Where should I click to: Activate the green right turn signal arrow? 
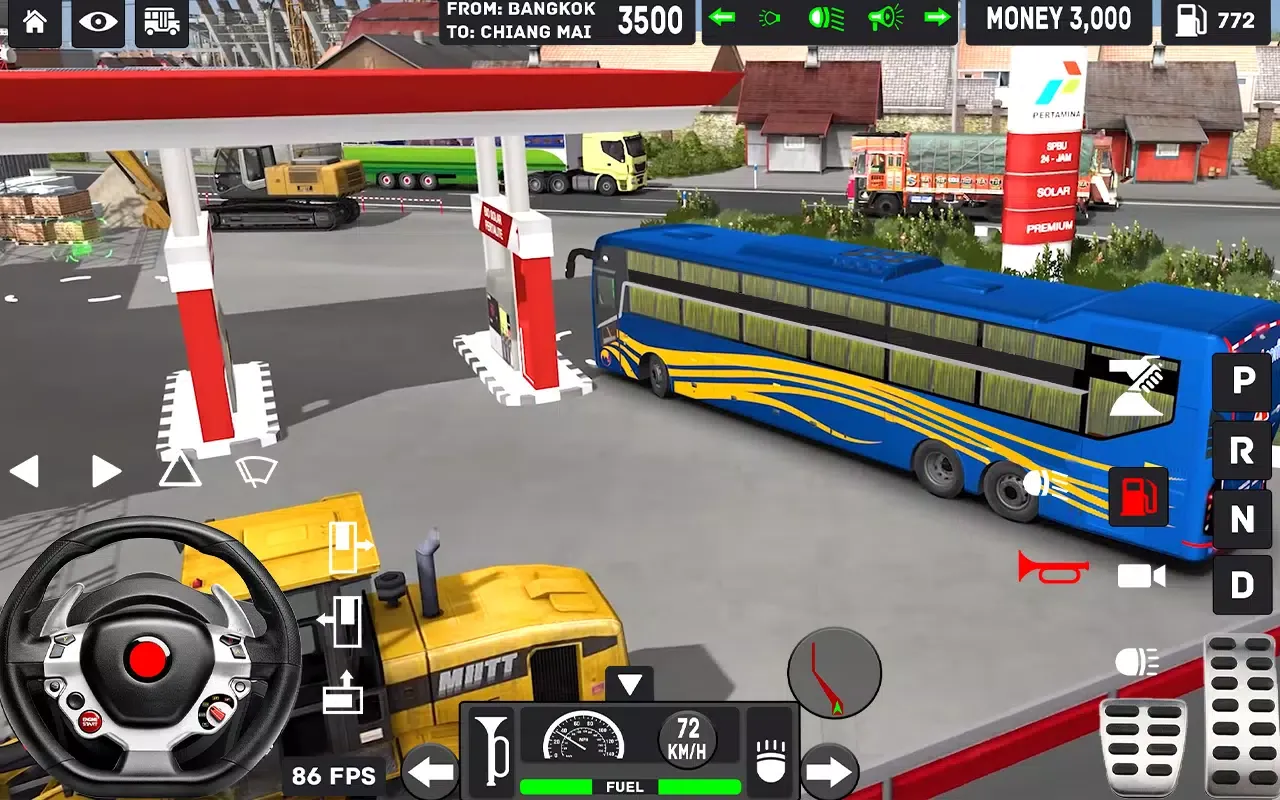point(937,18)
